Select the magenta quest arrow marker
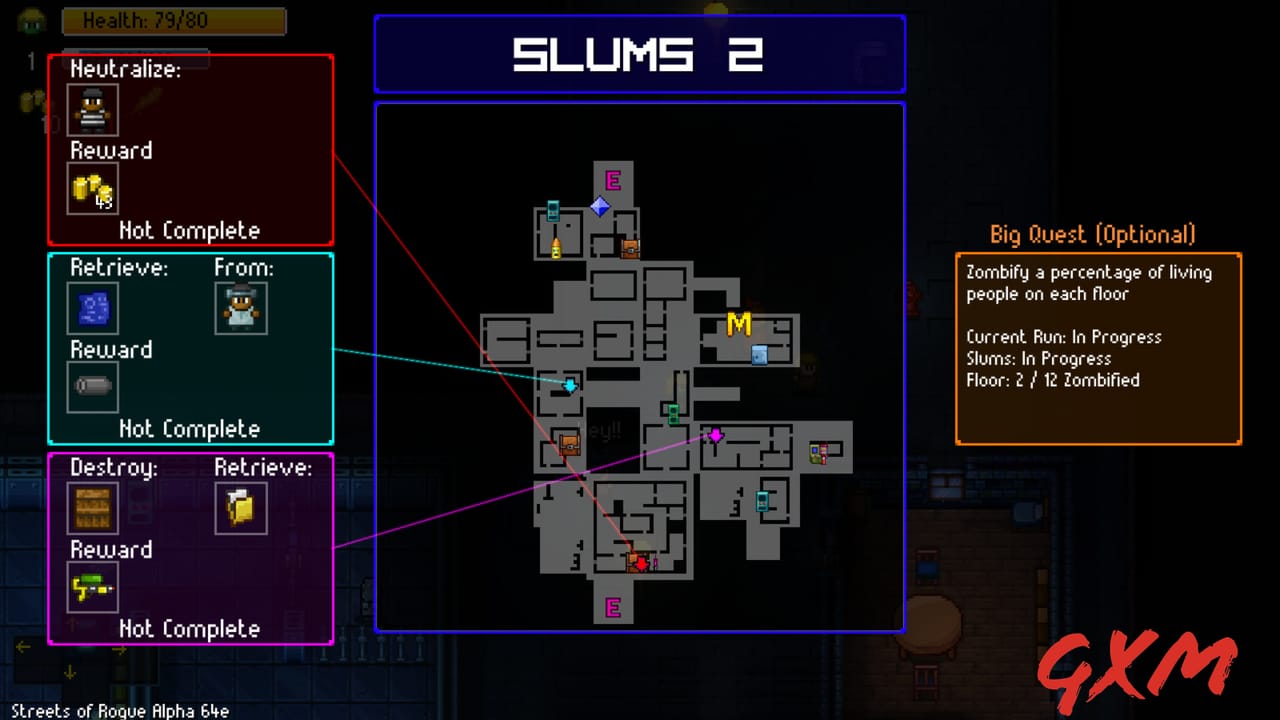Image resolution: width=1280 pixels, height=720 pixels. pyautogui.click(x=714, y=434)
